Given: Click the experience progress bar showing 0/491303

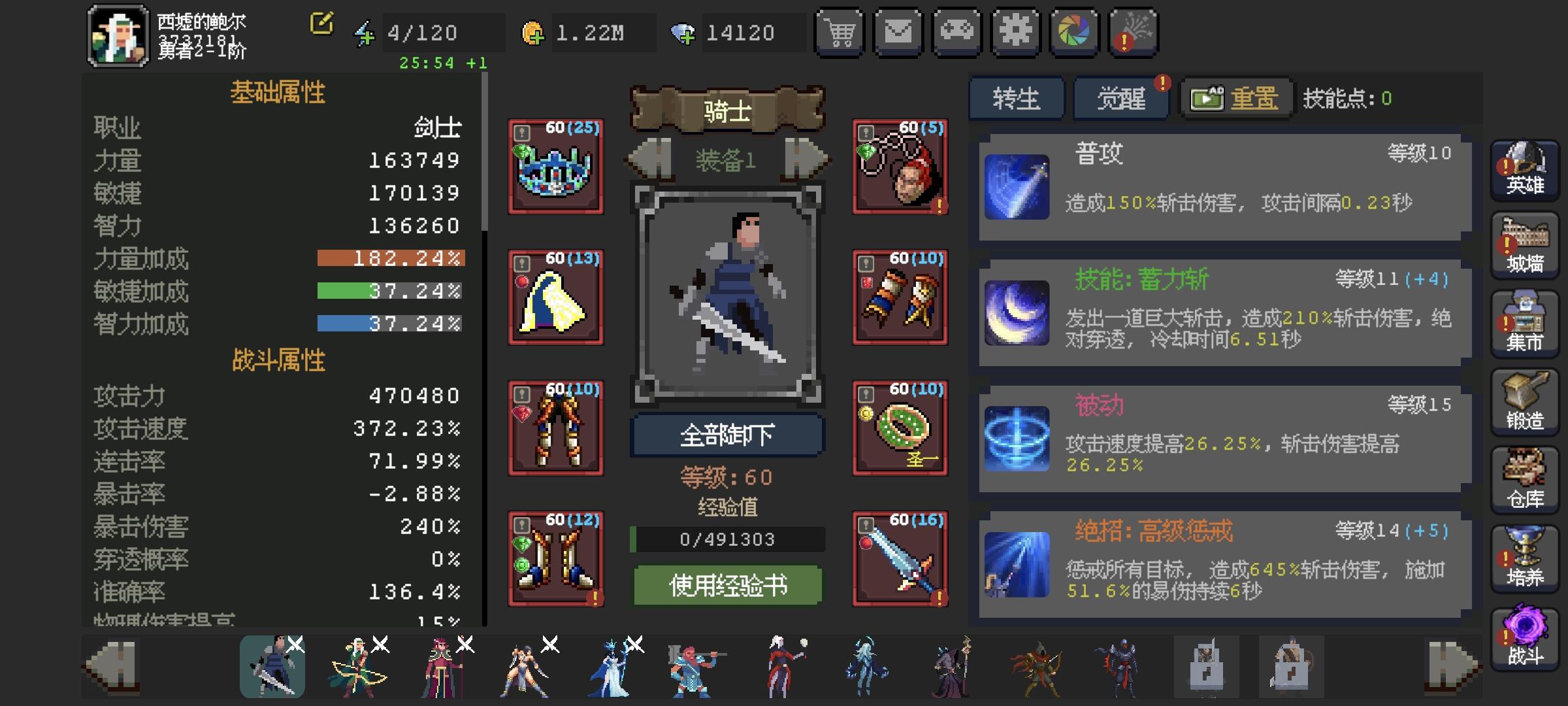Looking at the screenshot, I should [727, 540].
